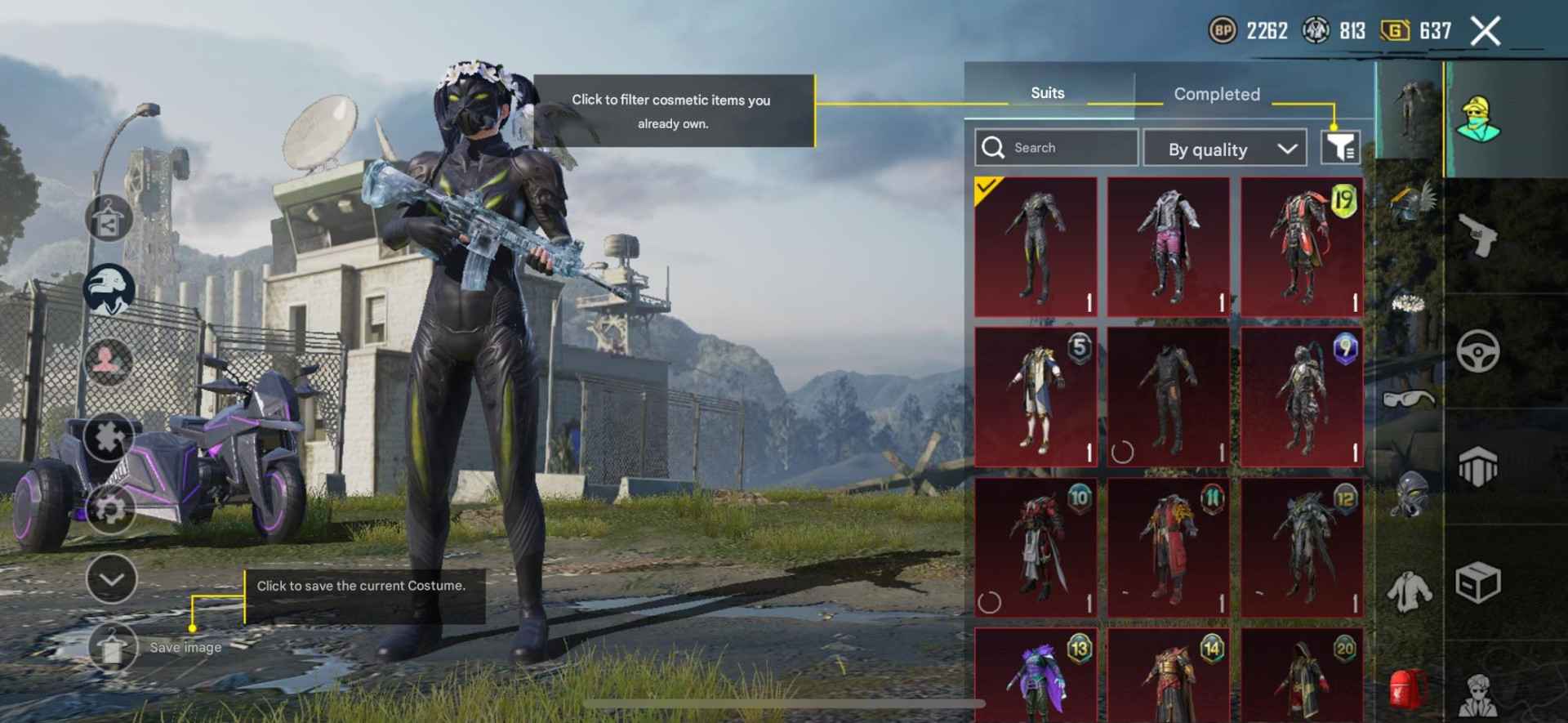Click the hanger share outfit button

pyautogui.click(x=109, y=219)
